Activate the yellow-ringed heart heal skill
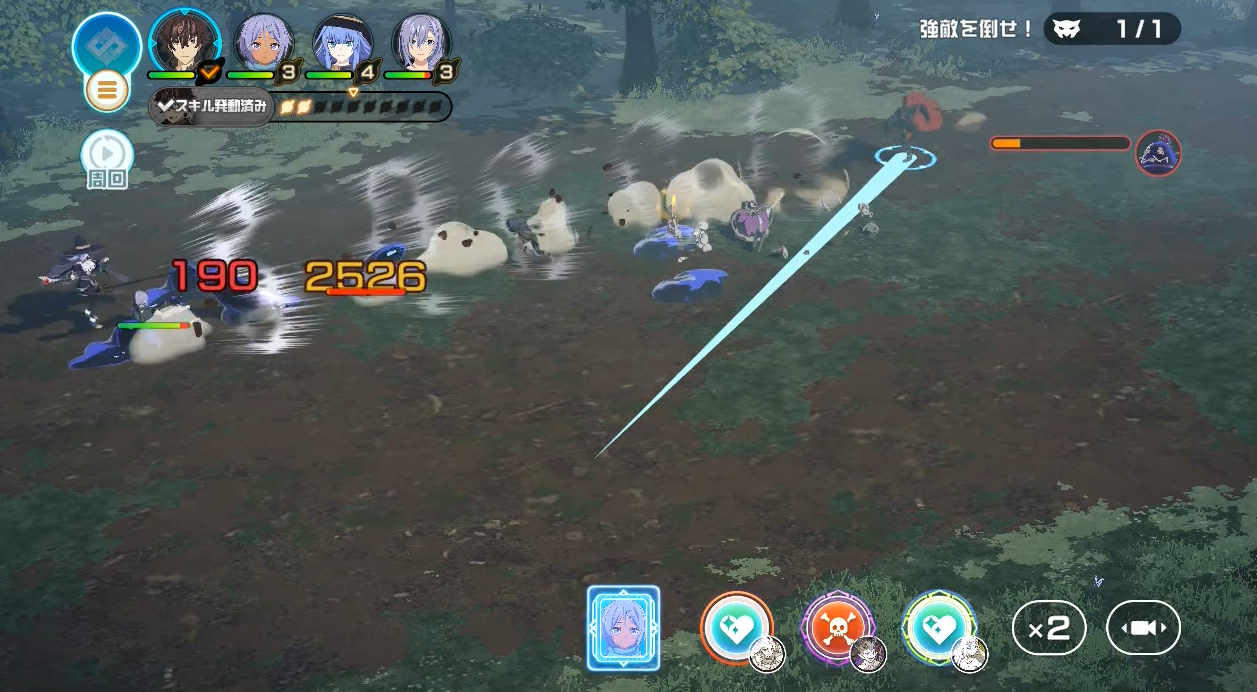The width and height of the screenshot is (1257, 692). (938, 628)
